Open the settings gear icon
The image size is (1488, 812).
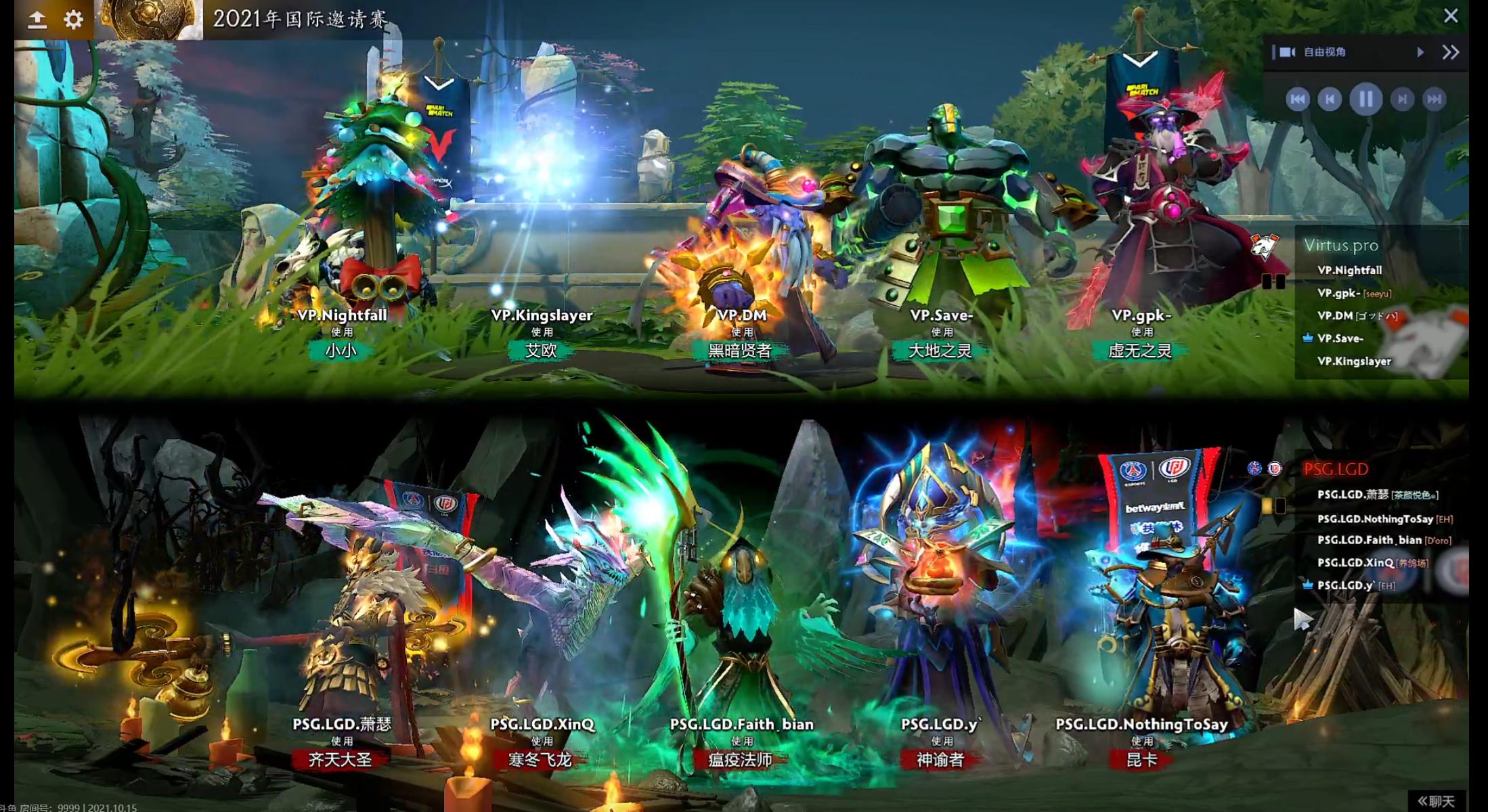click(71, 19)
